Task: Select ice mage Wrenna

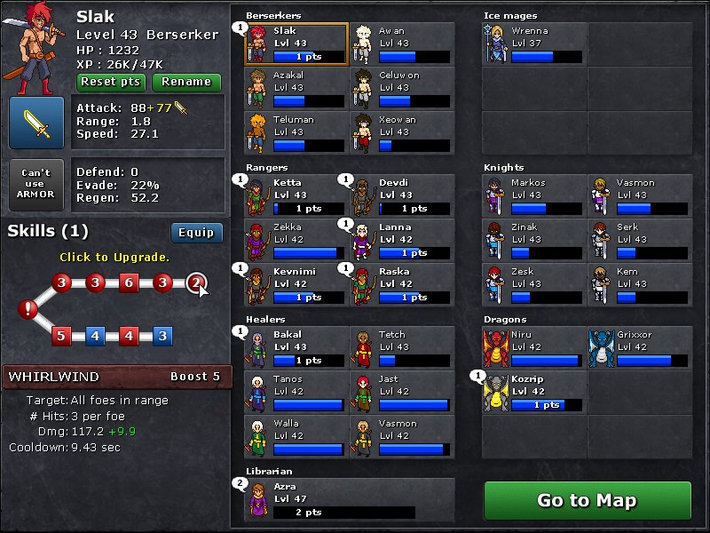Action: [534, 44]
